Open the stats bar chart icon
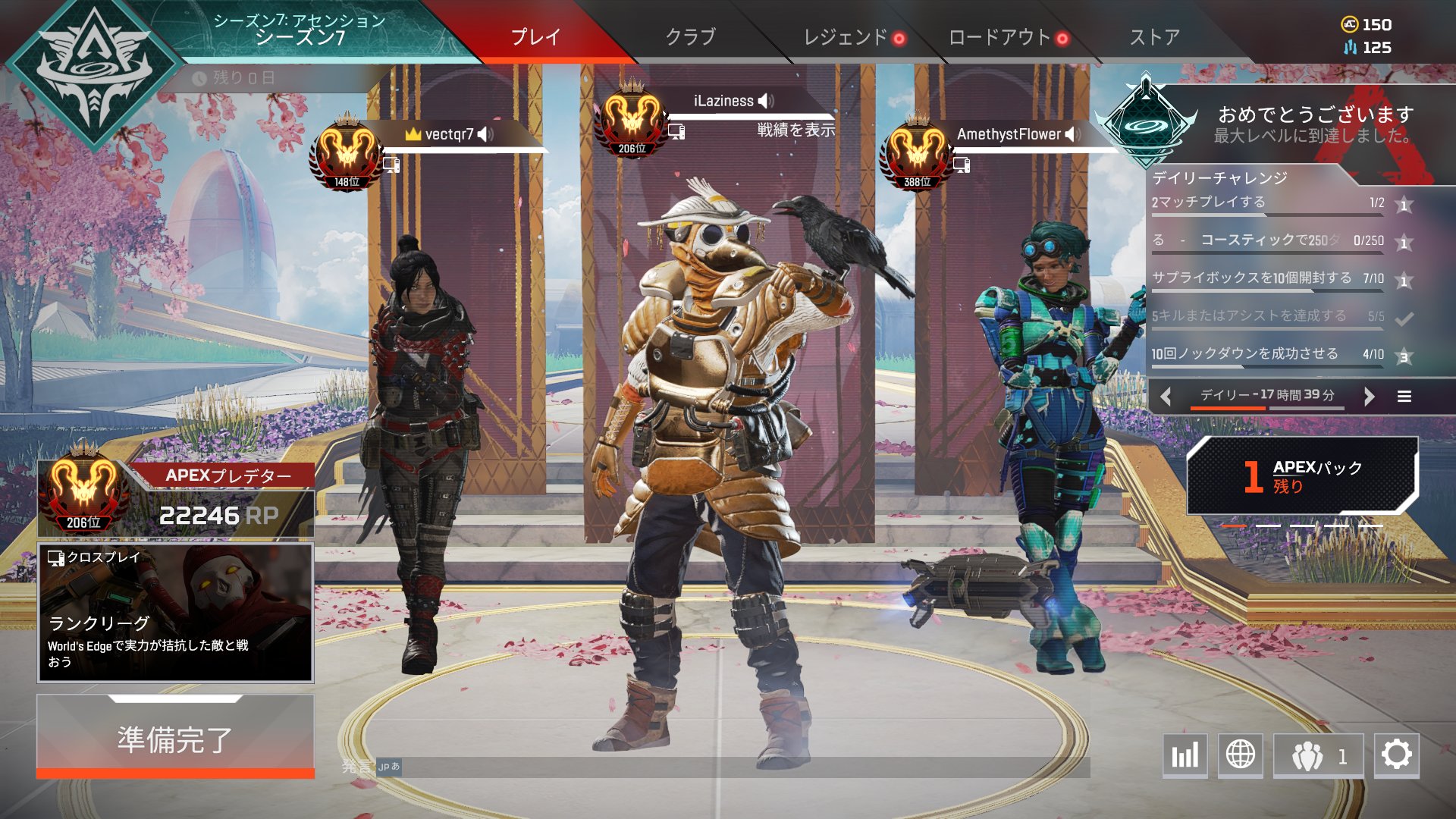This screenshot has height=819, width=1456. [x=1185, y=756]
